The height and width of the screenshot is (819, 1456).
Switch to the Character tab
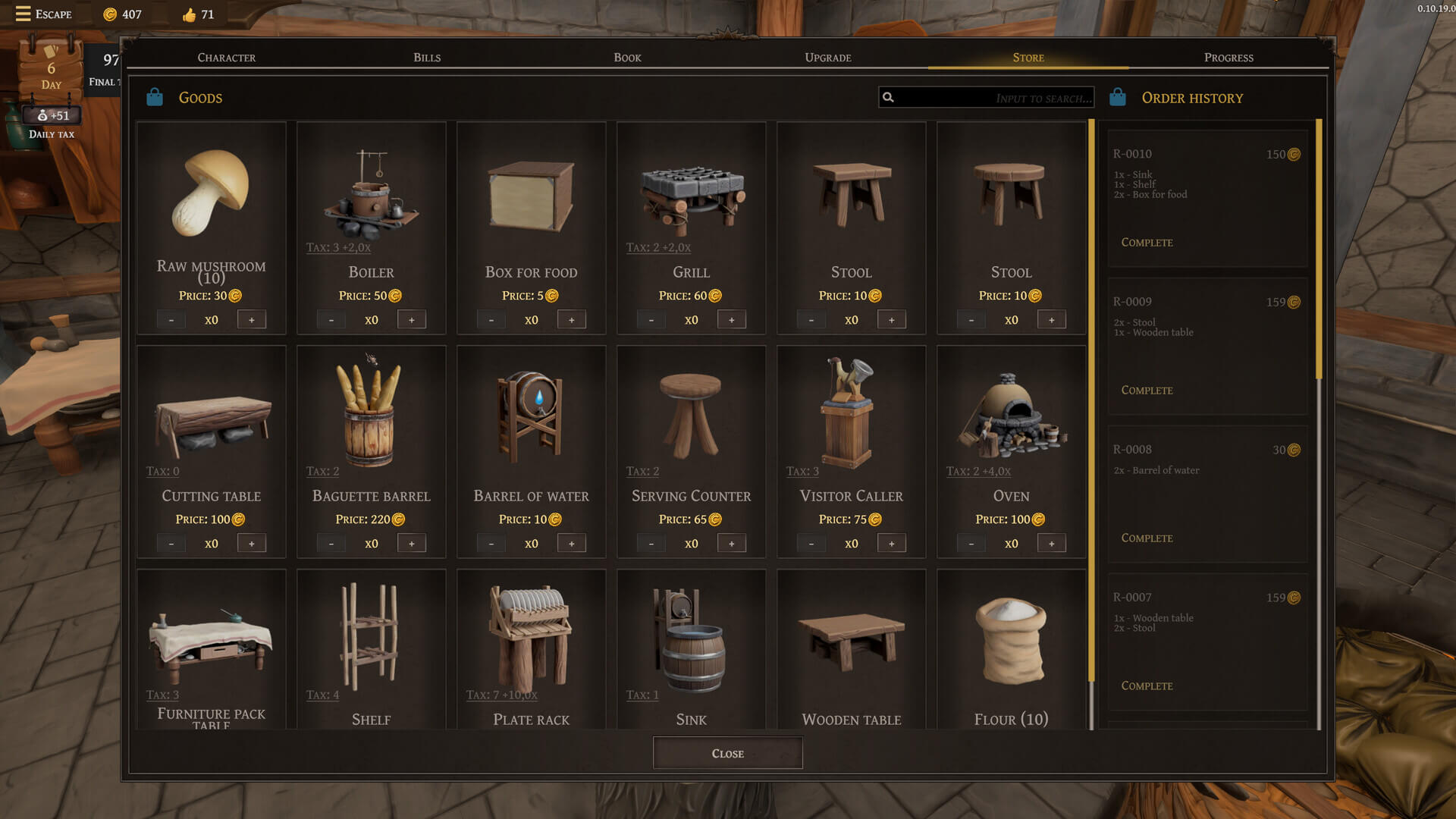coord(226,58)
